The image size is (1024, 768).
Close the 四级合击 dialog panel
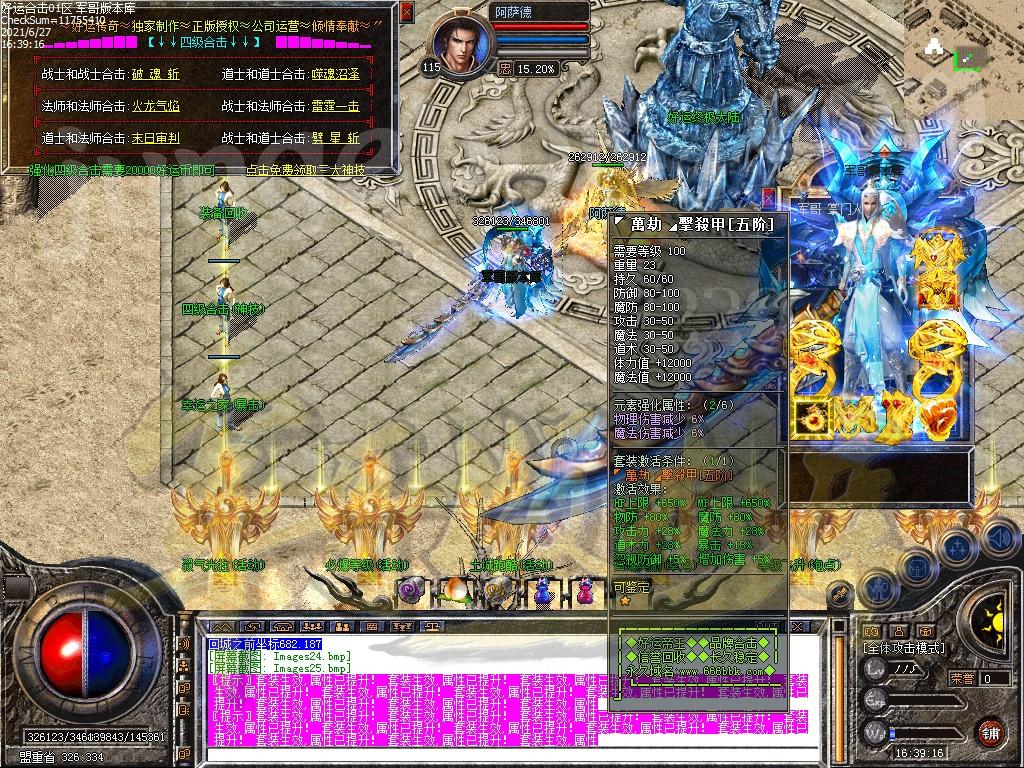pyautogui.click(x=406, y=12)
